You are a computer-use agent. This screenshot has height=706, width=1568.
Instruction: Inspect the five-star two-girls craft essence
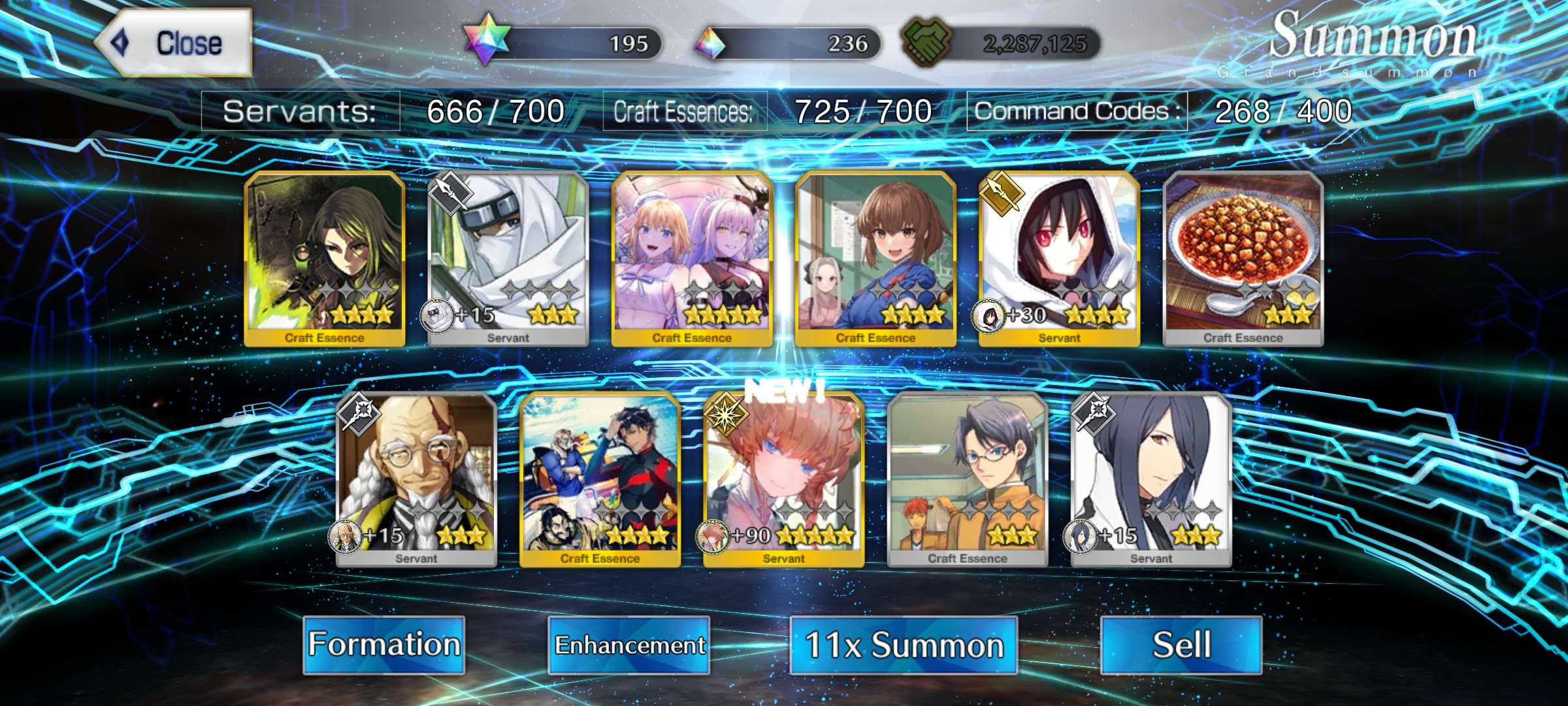[x=692, y=258]
